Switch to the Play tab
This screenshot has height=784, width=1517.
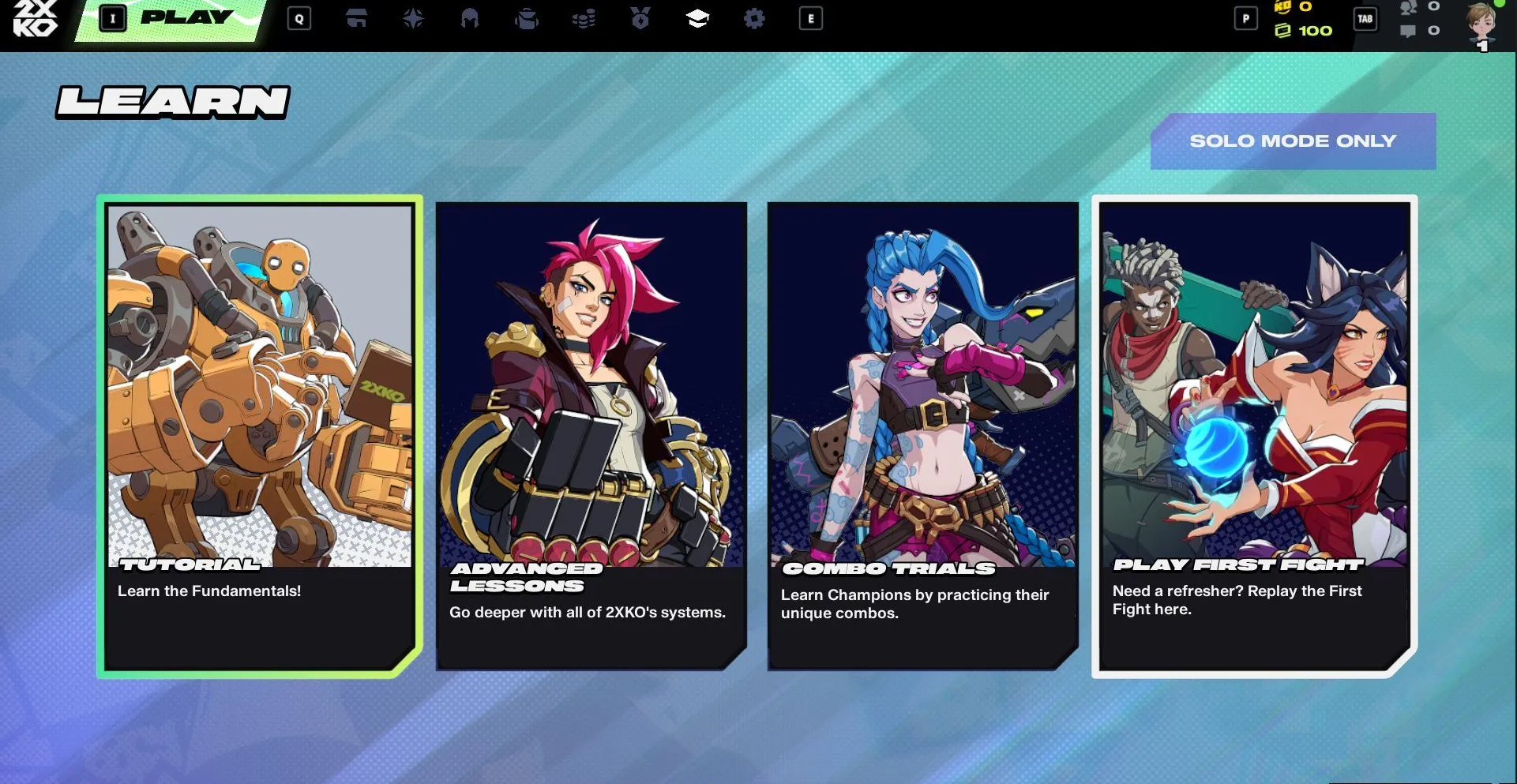tap(186, 18)
